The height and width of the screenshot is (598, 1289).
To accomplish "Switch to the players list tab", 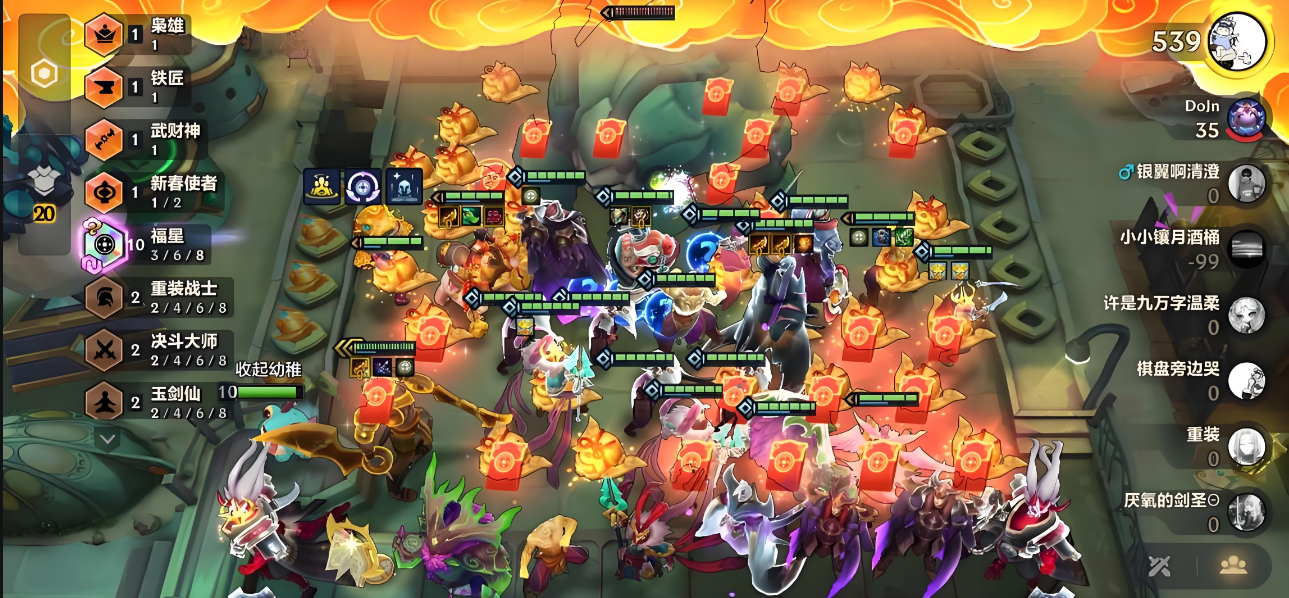I will click(1233, 565).
